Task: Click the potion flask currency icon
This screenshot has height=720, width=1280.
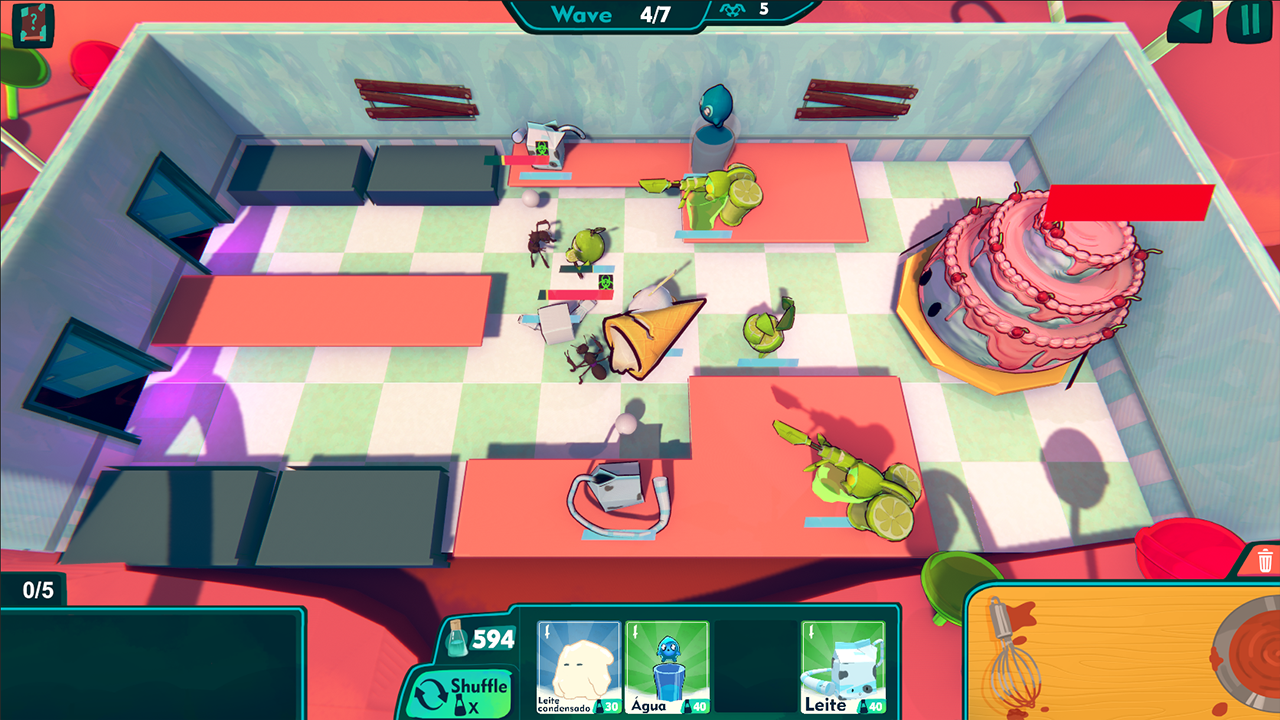Action: (458, 637)
